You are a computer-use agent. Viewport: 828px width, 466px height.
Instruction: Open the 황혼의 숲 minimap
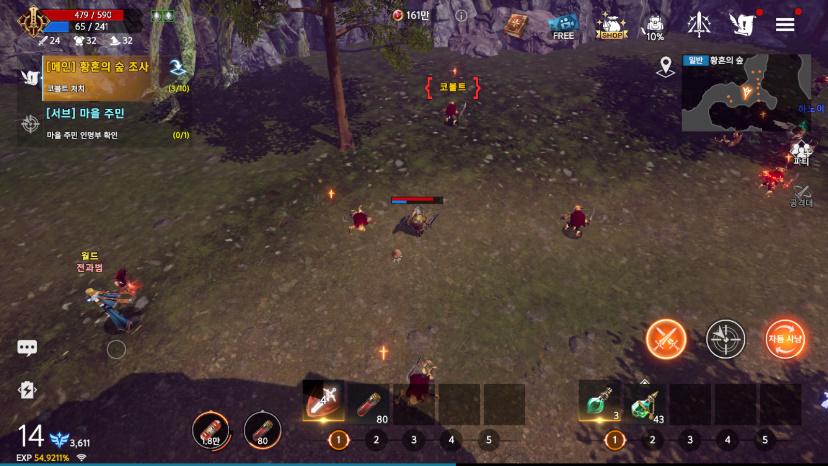tap(745, 93)
